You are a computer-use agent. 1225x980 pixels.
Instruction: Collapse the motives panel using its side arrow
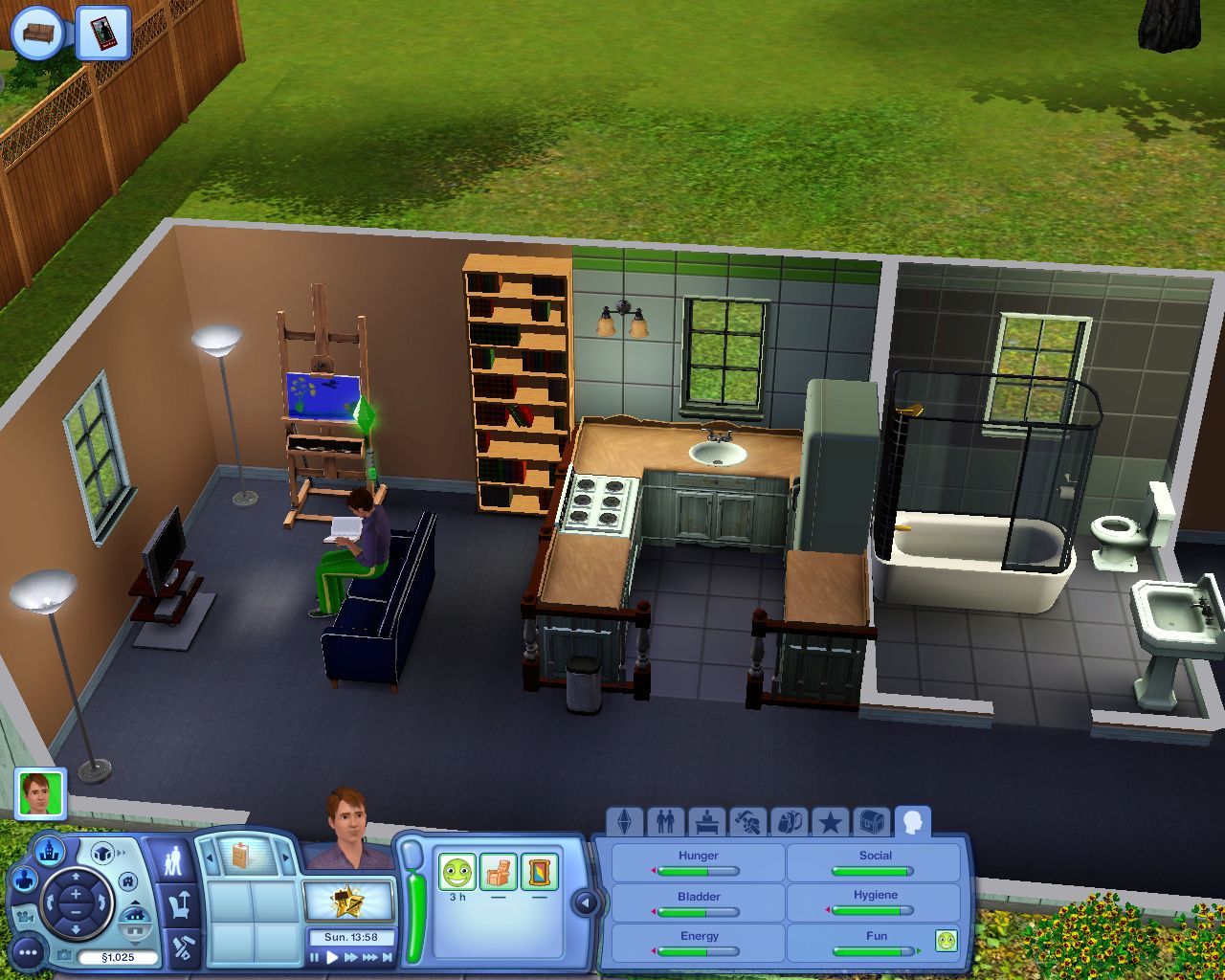pos(585,902)
